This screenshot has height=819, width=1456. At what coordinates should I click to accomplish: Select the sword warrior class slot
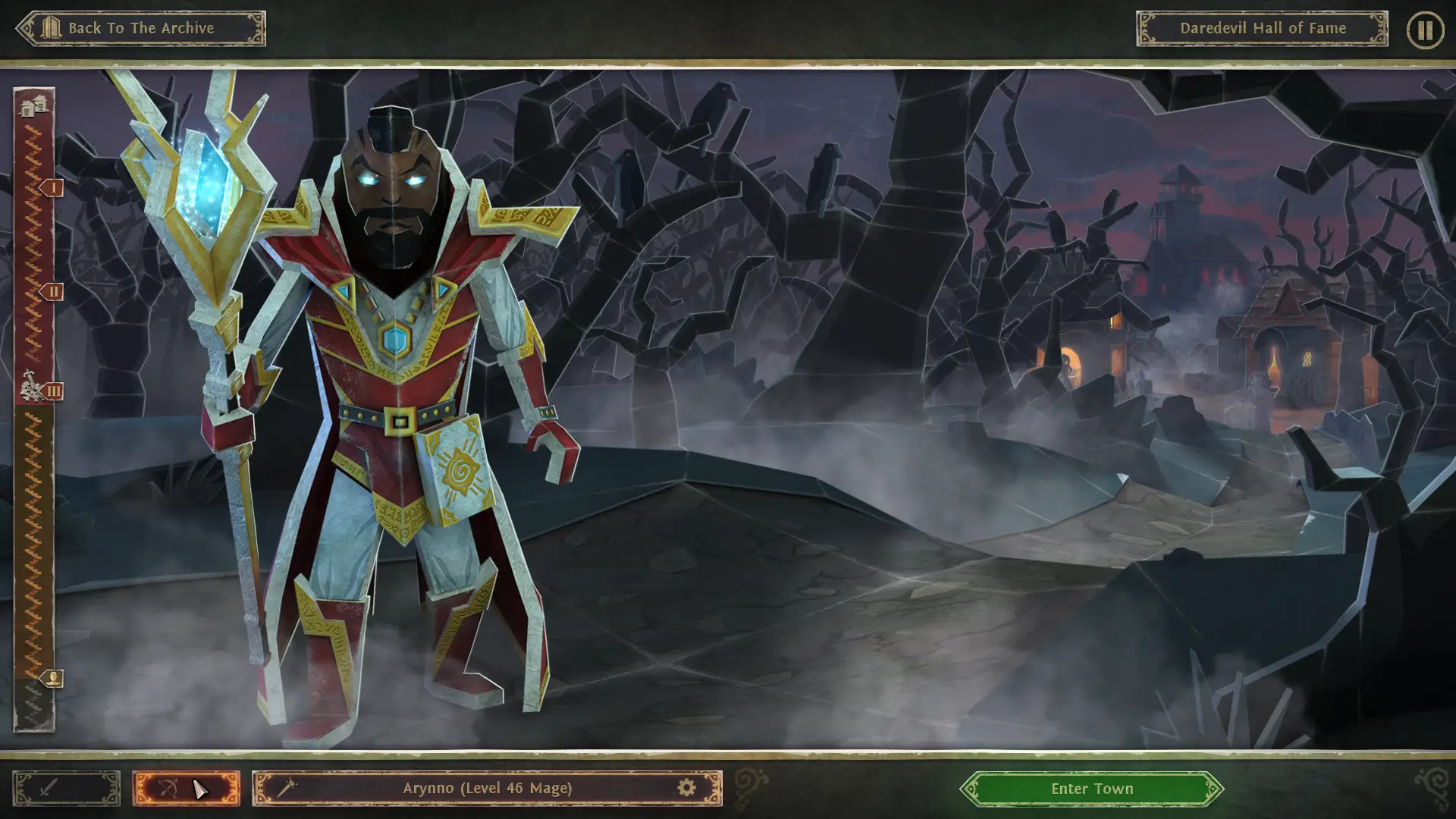click(x=66, y=789)
